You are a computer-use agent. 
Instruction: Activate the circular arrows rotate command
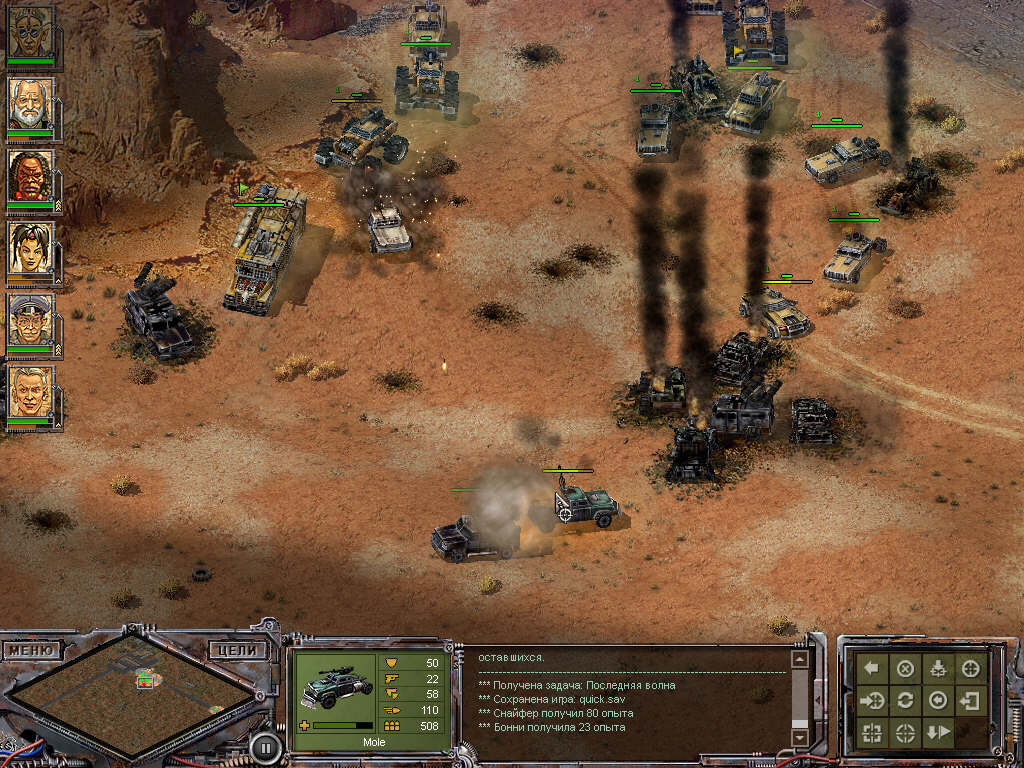coord(905,700)
